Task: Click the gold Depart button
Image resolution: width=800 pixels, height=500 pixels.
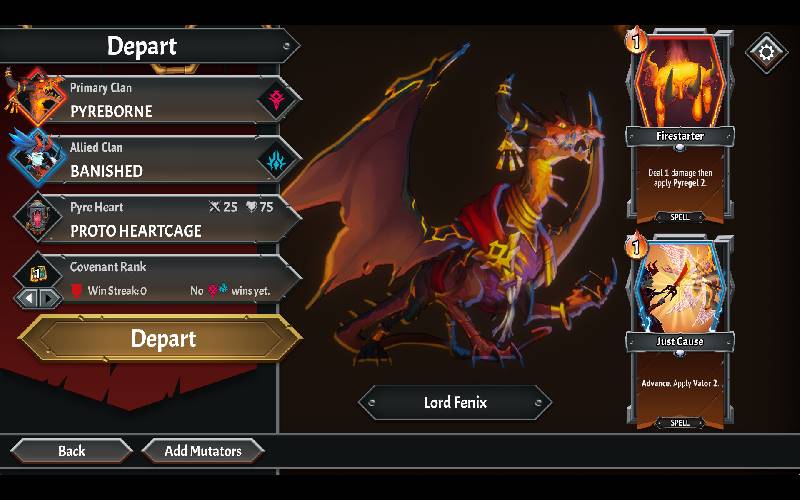Action: (162, 339)
